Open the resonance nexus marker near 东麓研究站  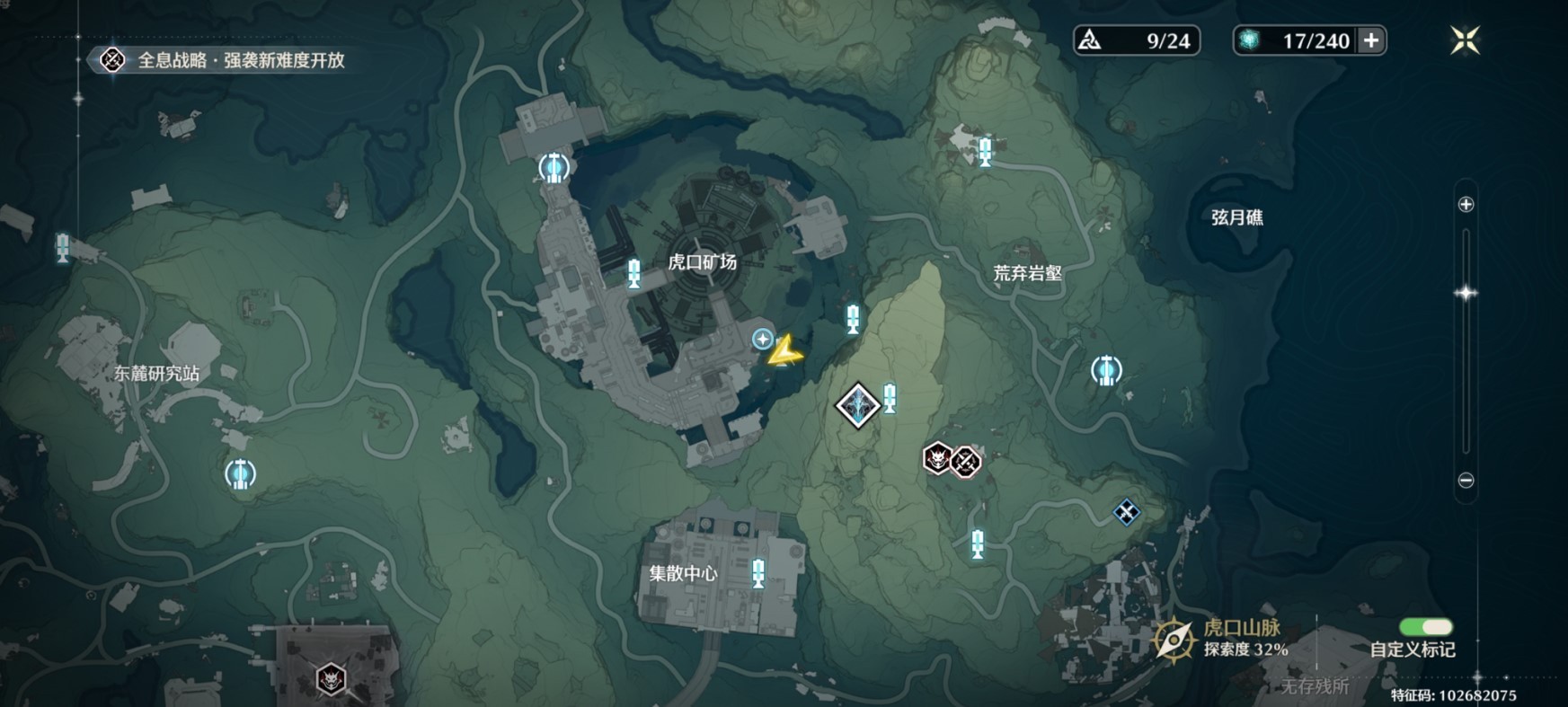coord(239,474)
